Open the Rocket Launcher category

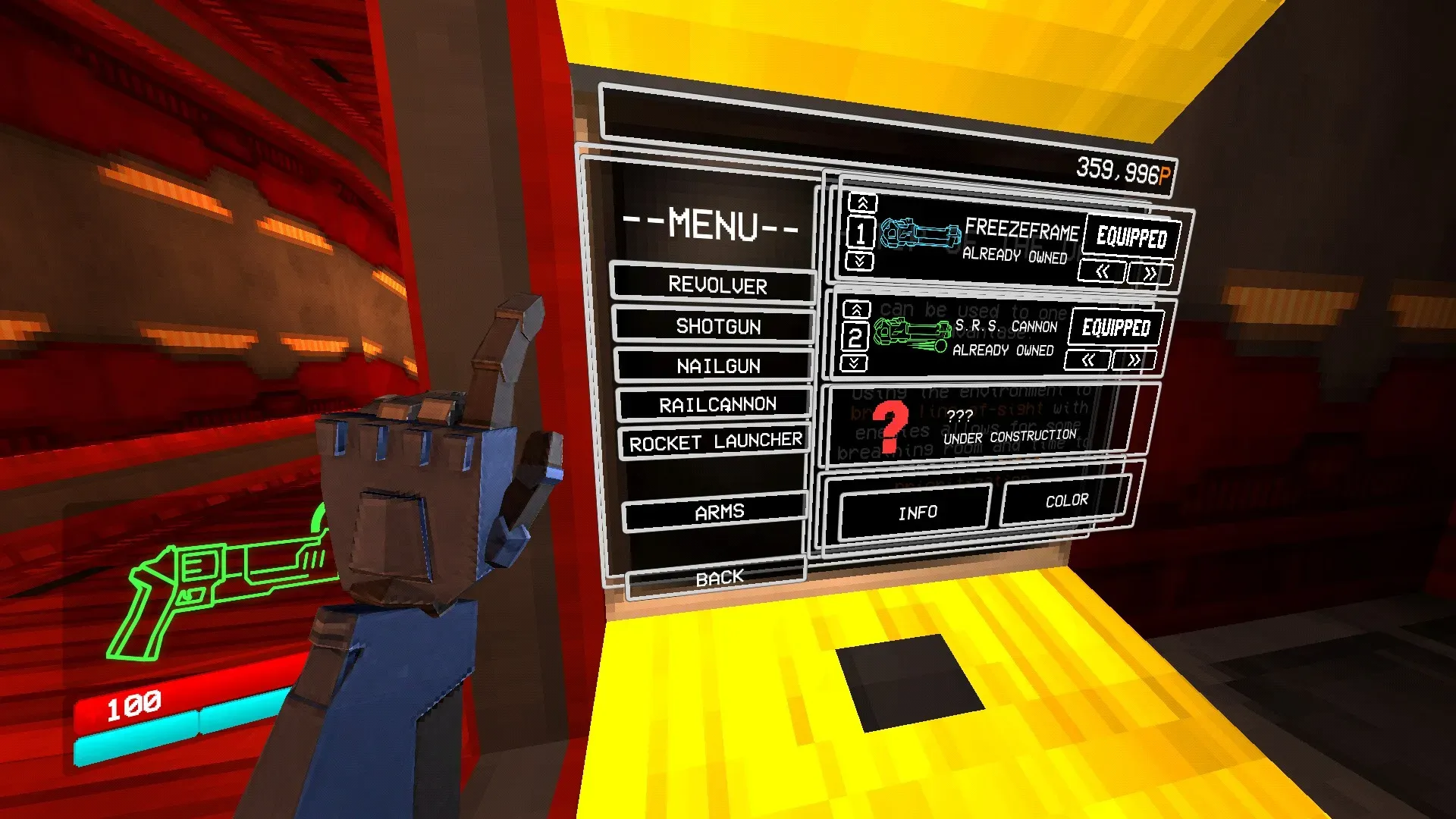(x=715, y=442)
